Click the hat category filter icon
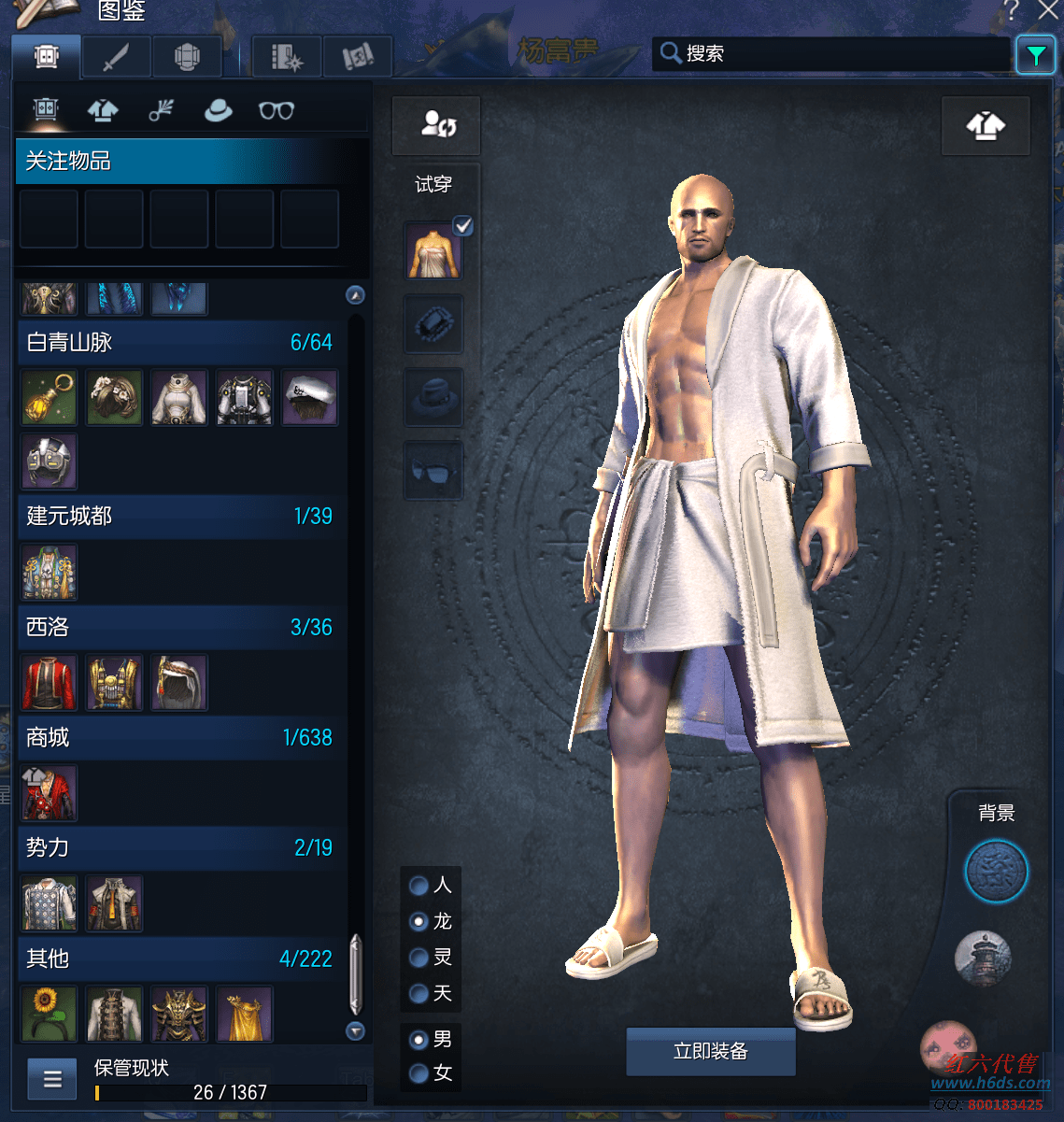Viewport: 1064px width, 1122px height. click(x=219, y=111)
